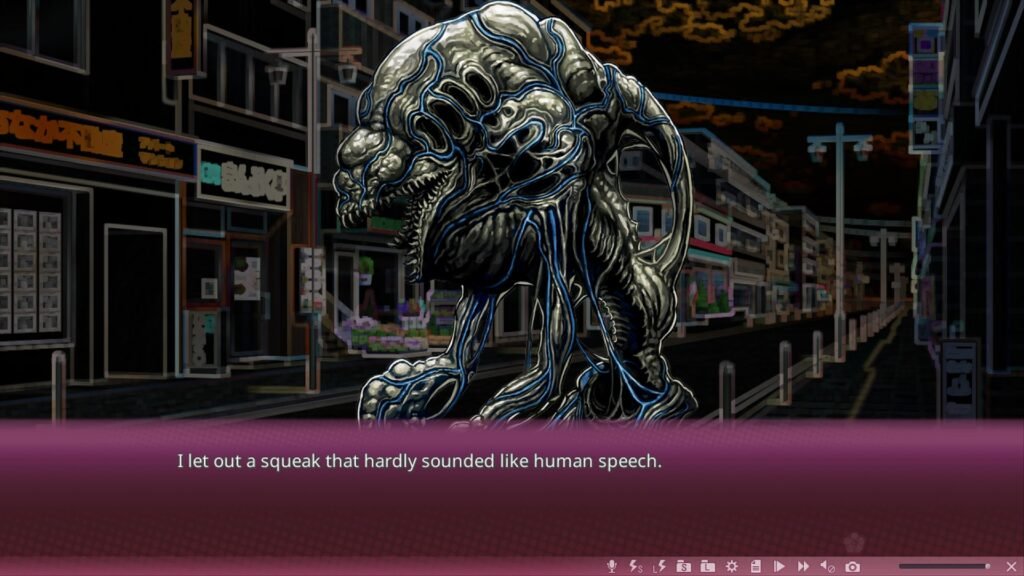Screen dimensions: 1024x576
Task: Open settings with the gear icon
Action: click(x=731, y=567)
